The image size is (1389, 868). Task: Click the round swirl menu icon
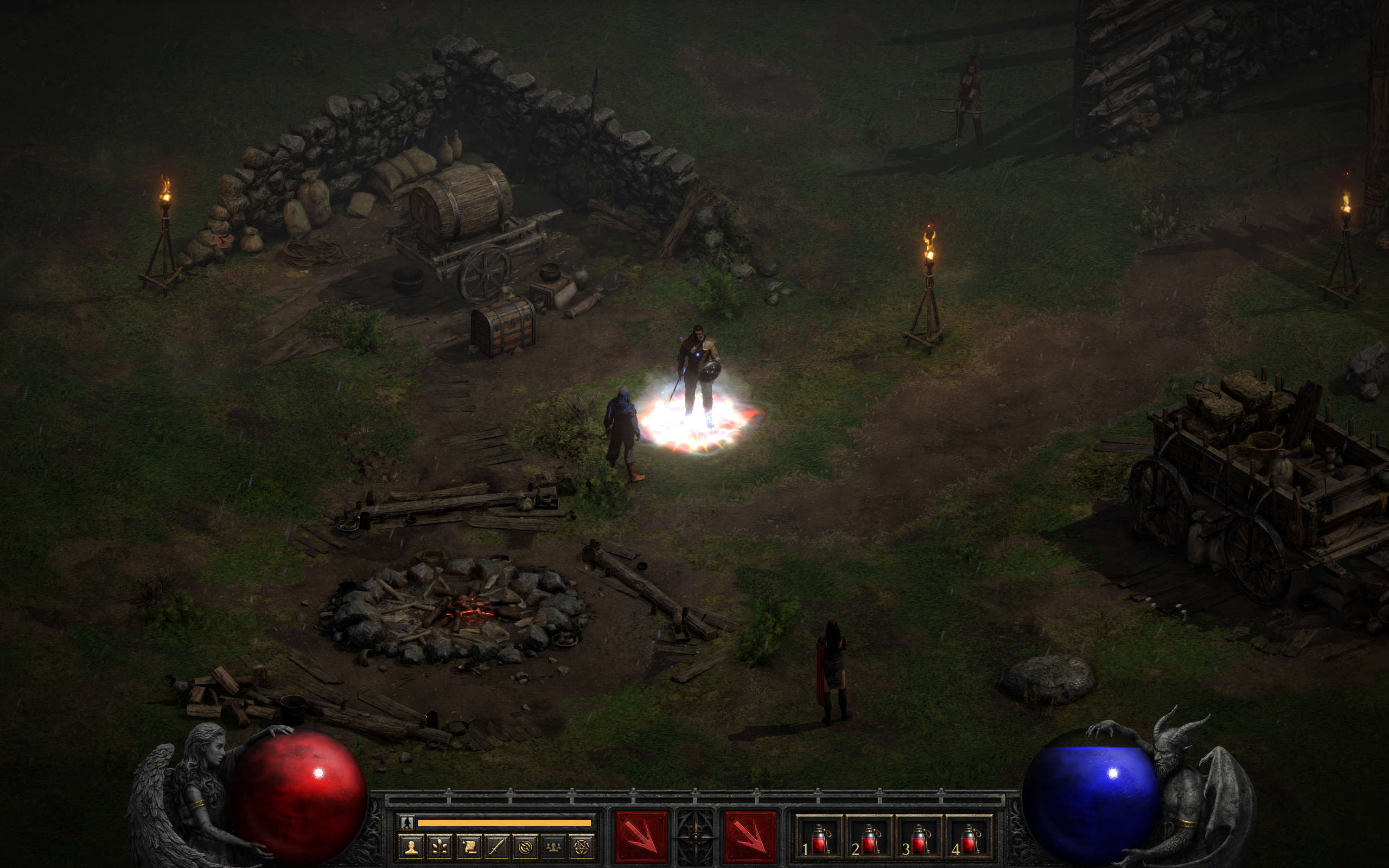click(525, 847)
